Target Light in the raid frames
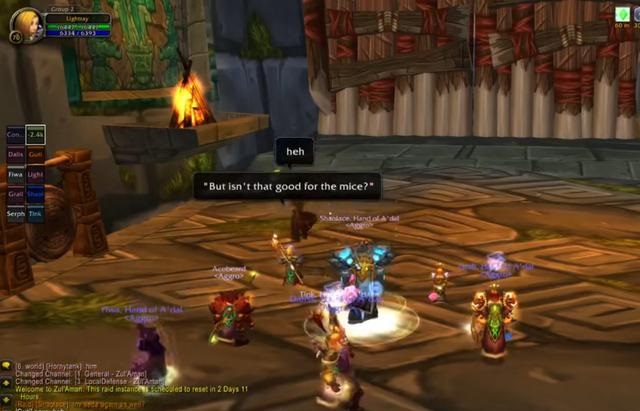640x411 pixels. (35, 174)
